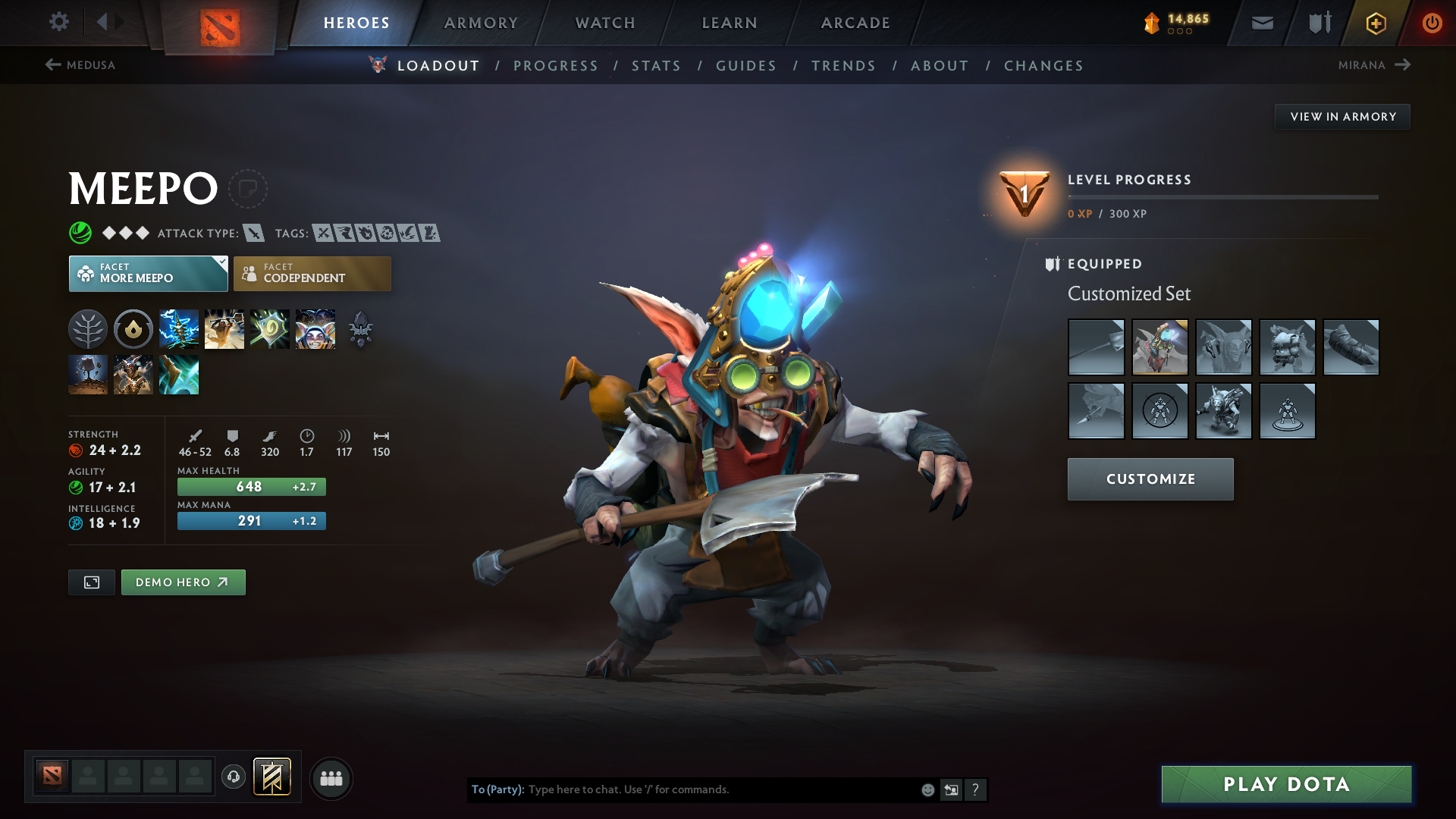The image size is (1456, 819).
Task: Open View in Armory
Action: (x=1342, y=117)
